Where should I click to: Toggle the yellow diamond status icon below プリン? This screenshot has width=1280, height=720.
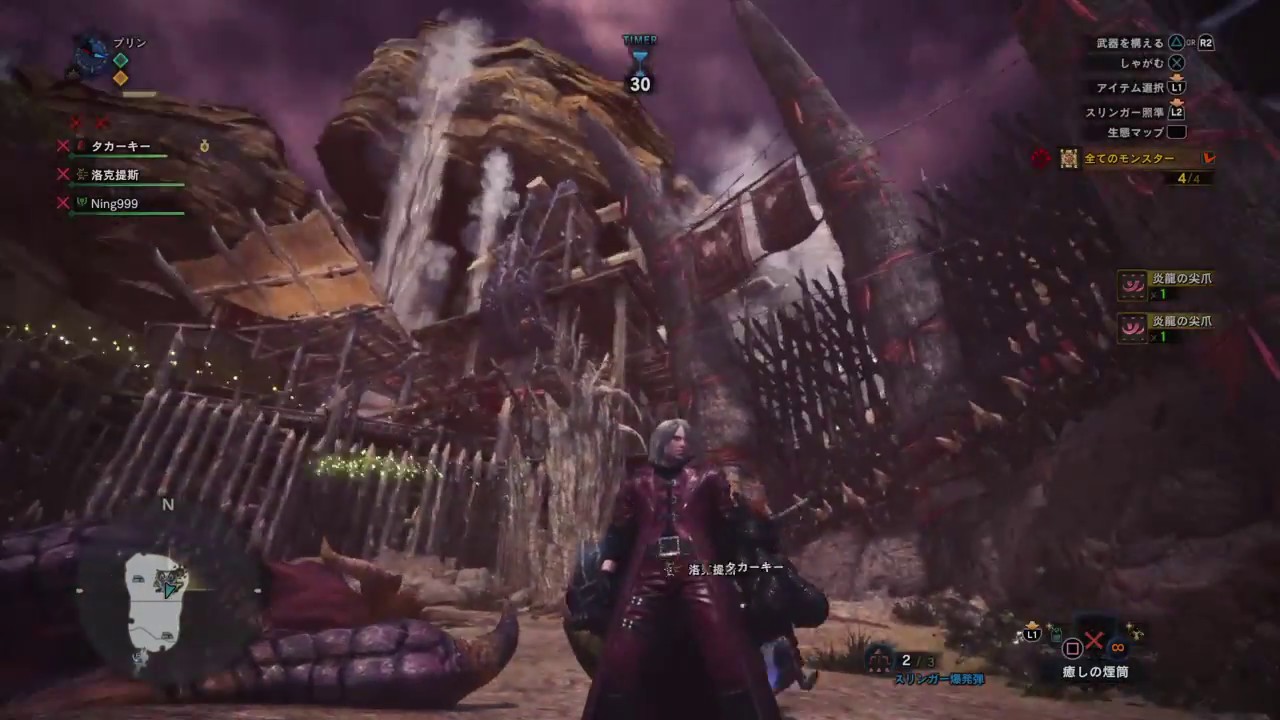[121, 77]
